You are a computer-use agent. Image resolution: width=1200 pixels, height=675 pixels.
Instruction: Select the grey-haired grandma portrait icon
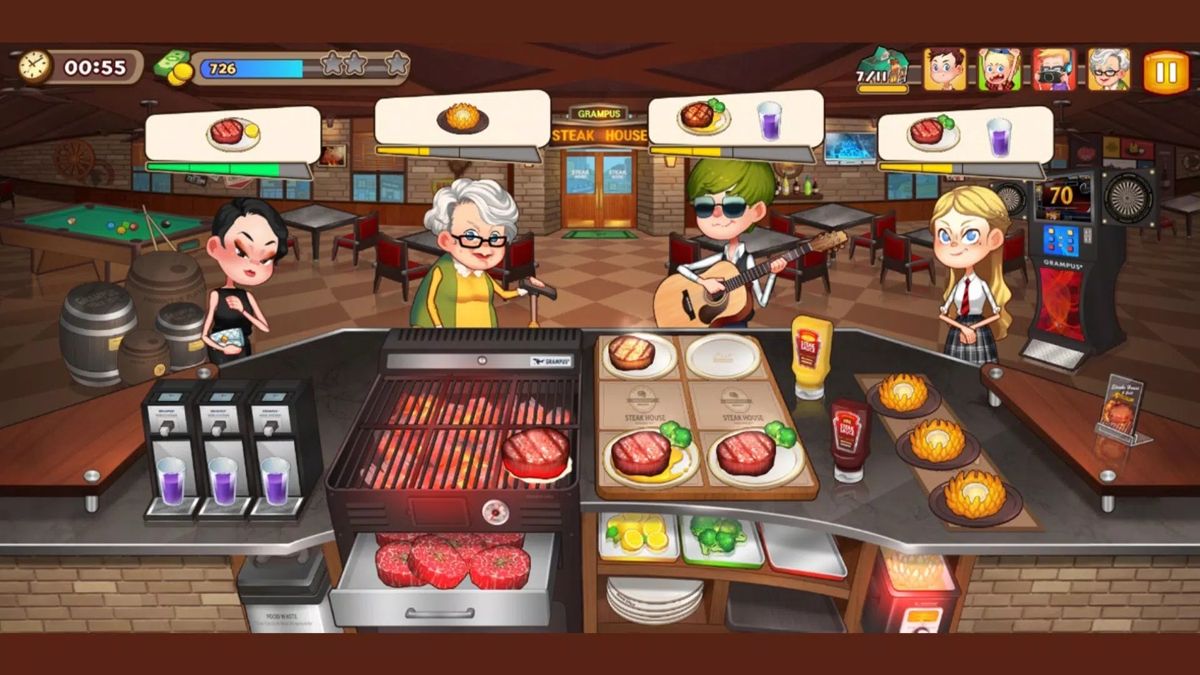1108,70
